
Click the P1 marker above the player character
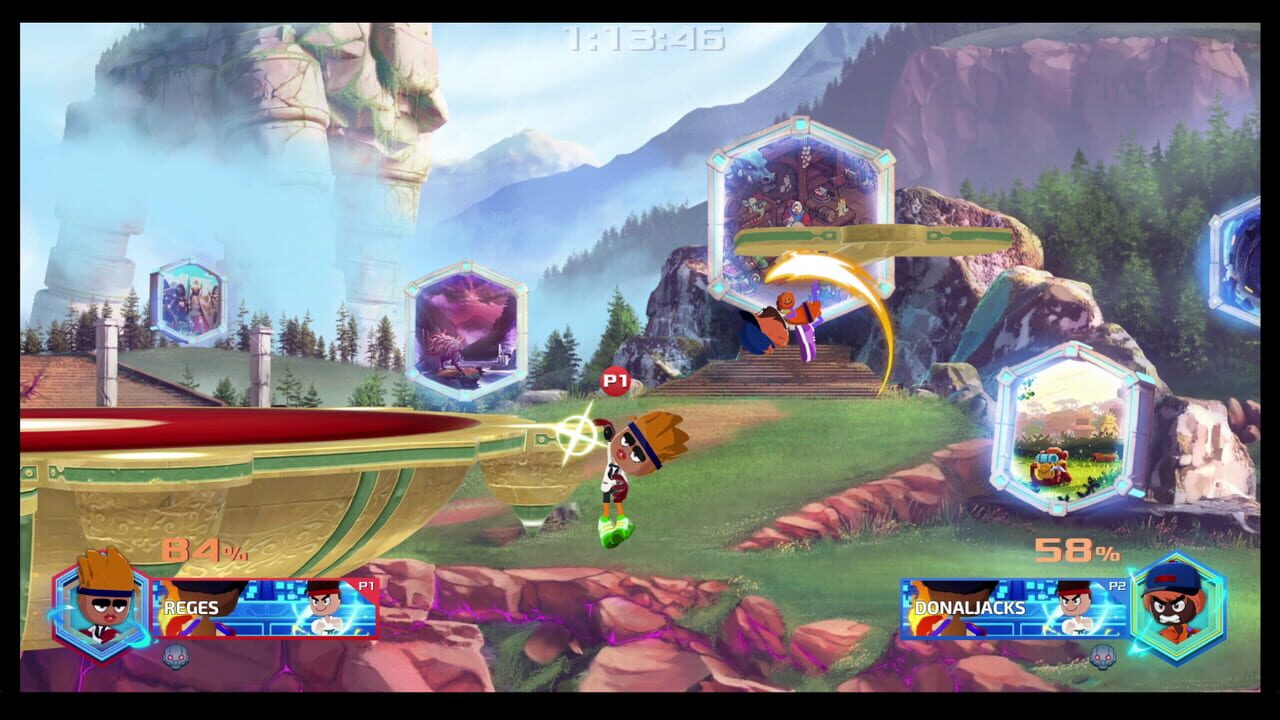617,382
